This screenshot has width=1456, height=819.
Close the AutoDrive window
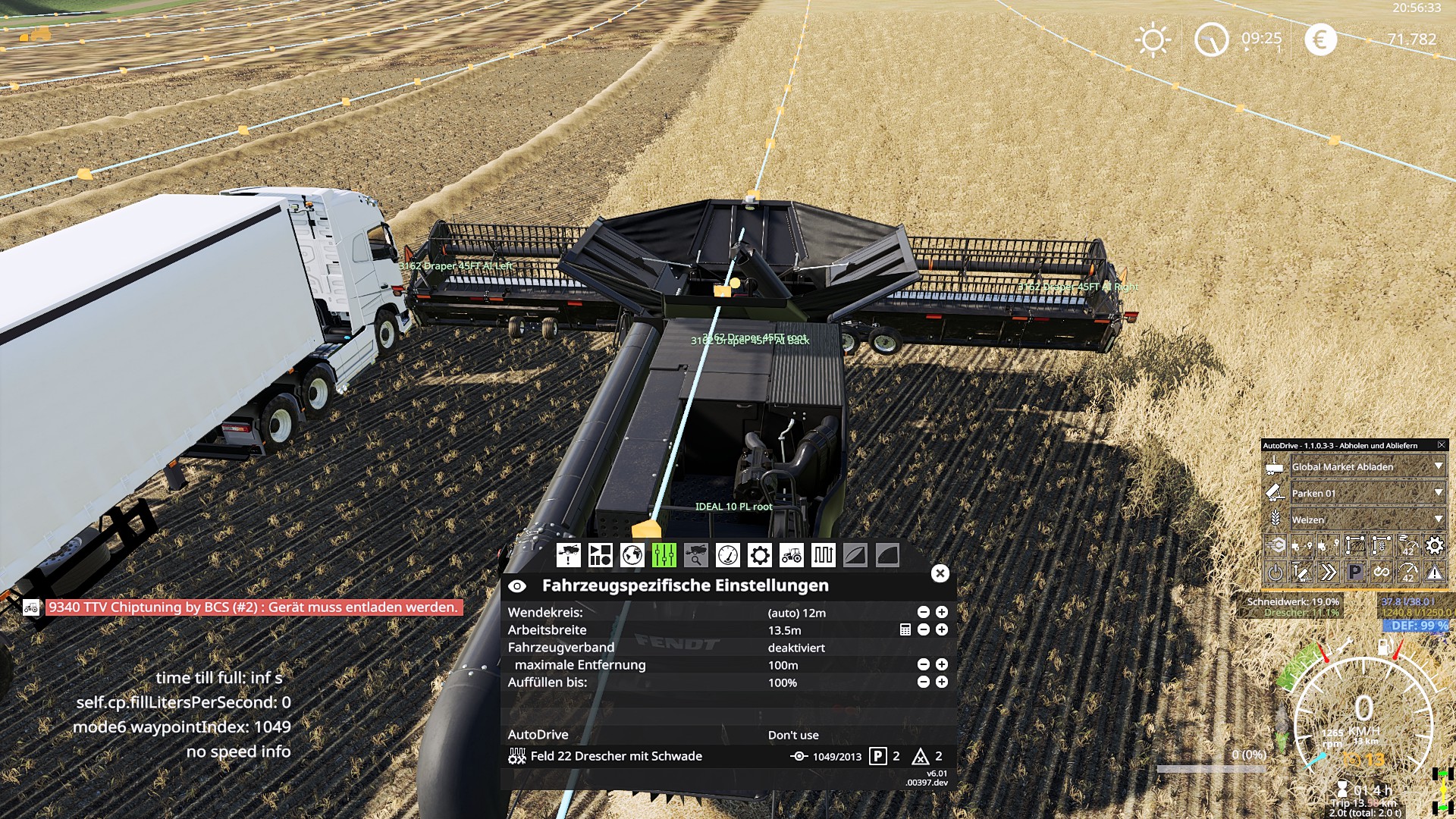pyautogui.click(x=1441, y=445)
